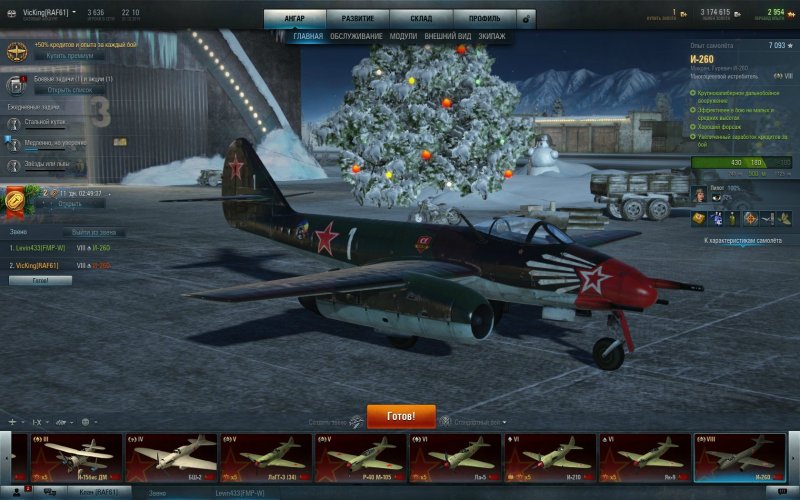Select the P-40 M-105 aircraft card

[362, 457]
